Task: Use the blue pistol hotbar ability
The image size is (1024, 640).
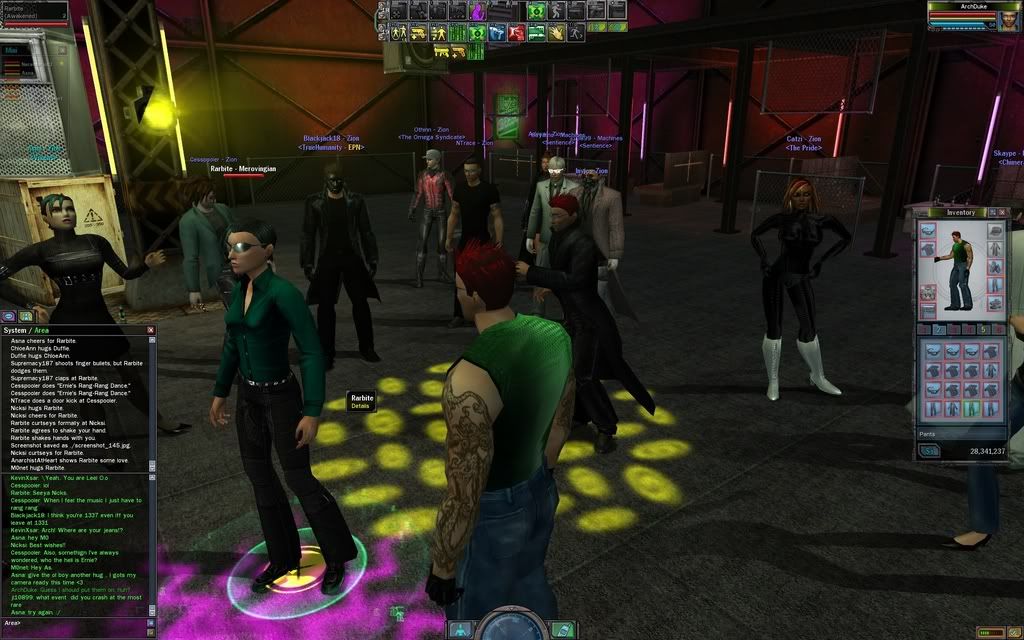Action: [497, 32]
